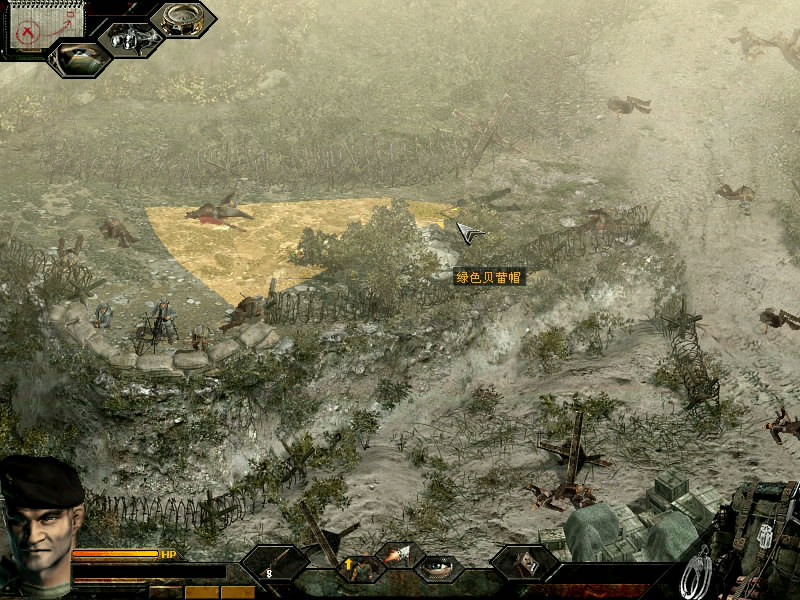Click the eye look action icon
Viewport: 800px width, 600px height.
coord(440,566)
